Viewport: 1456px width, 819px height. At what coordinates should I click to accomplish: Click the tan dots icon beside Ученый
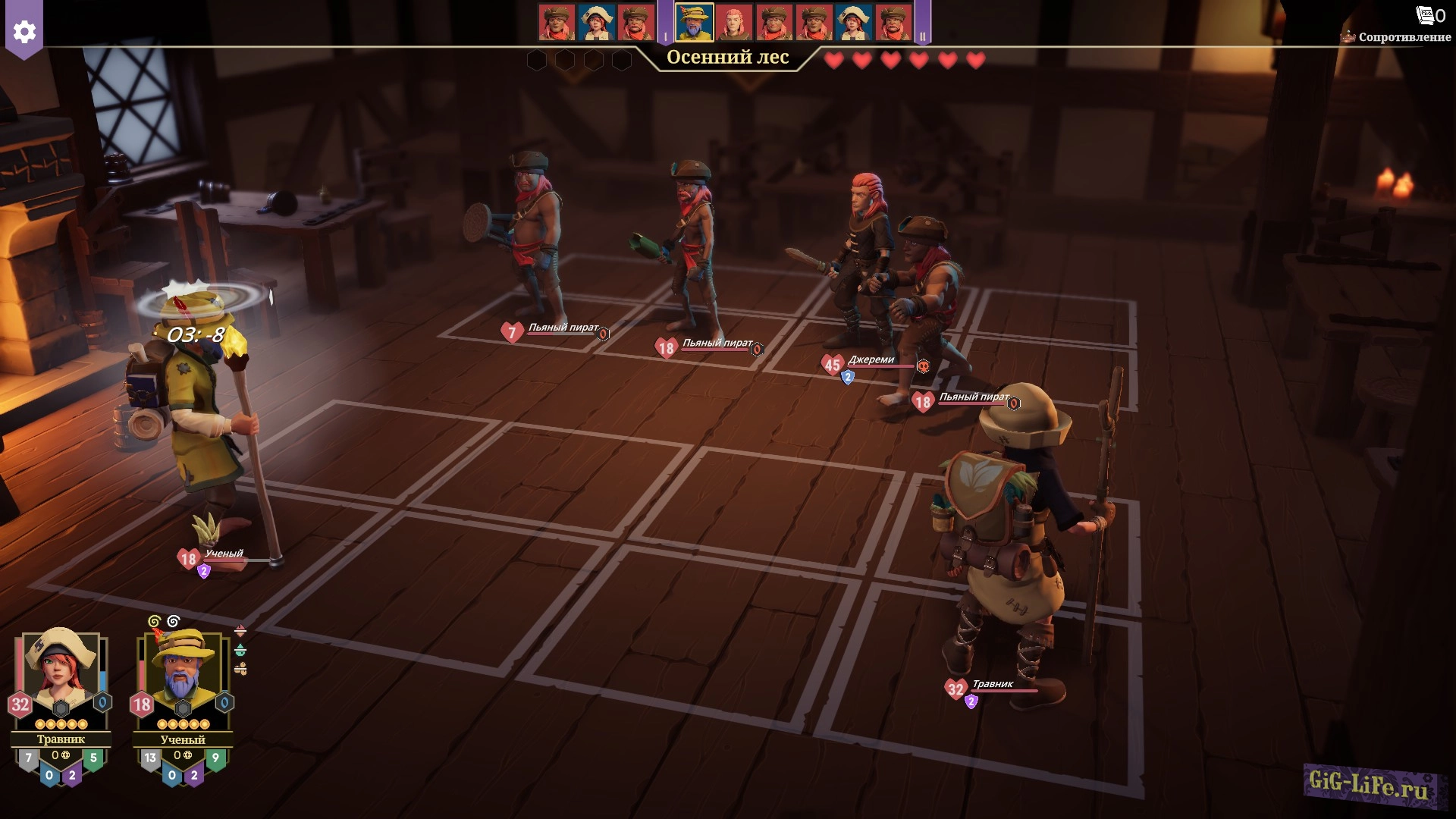pyautogui.click(x=240, y=668)
